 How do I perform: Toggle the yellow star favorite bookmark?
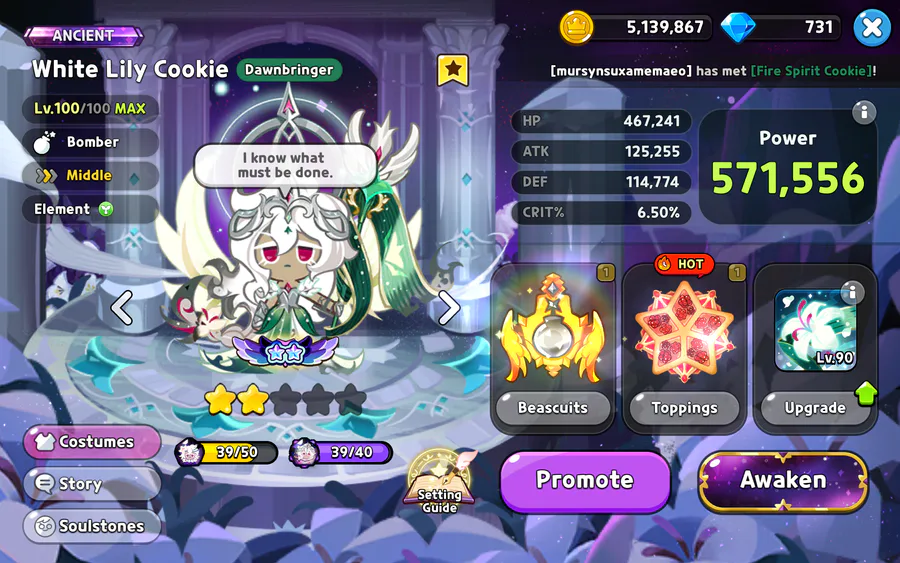tap(453, 70)
